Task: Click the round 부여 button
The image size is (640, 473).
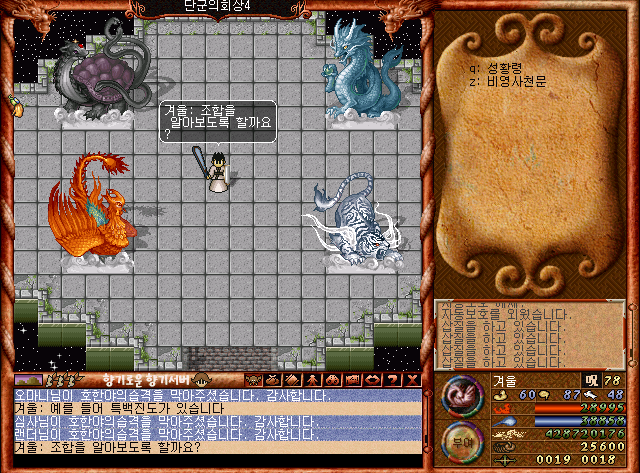Action: (461, 441)
